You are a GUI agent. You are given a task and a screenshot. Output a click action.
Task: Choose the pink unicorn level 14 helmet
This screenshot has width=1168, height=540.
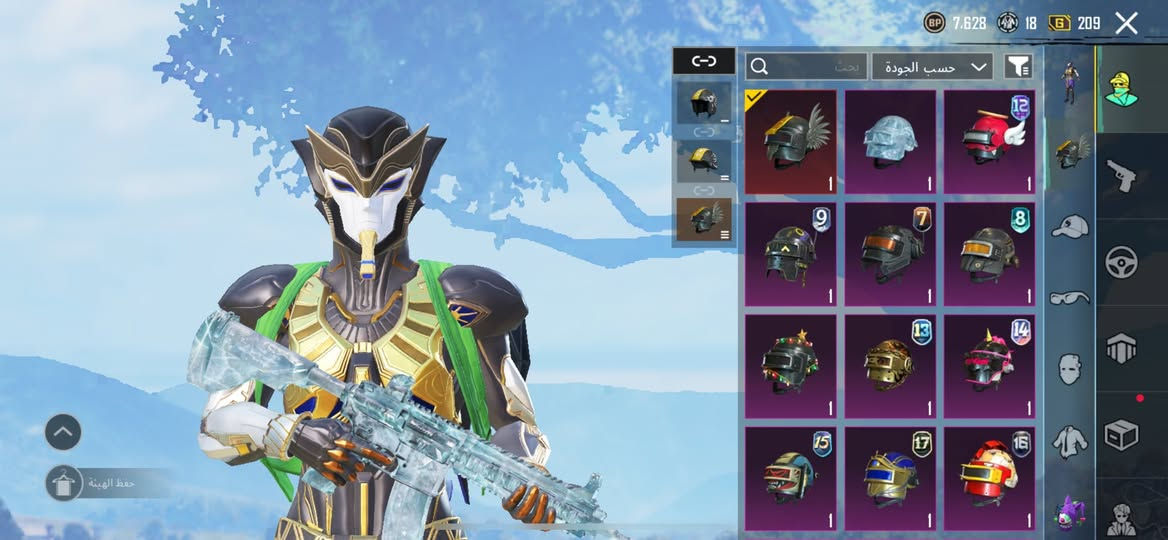click(x=989, y=365)
